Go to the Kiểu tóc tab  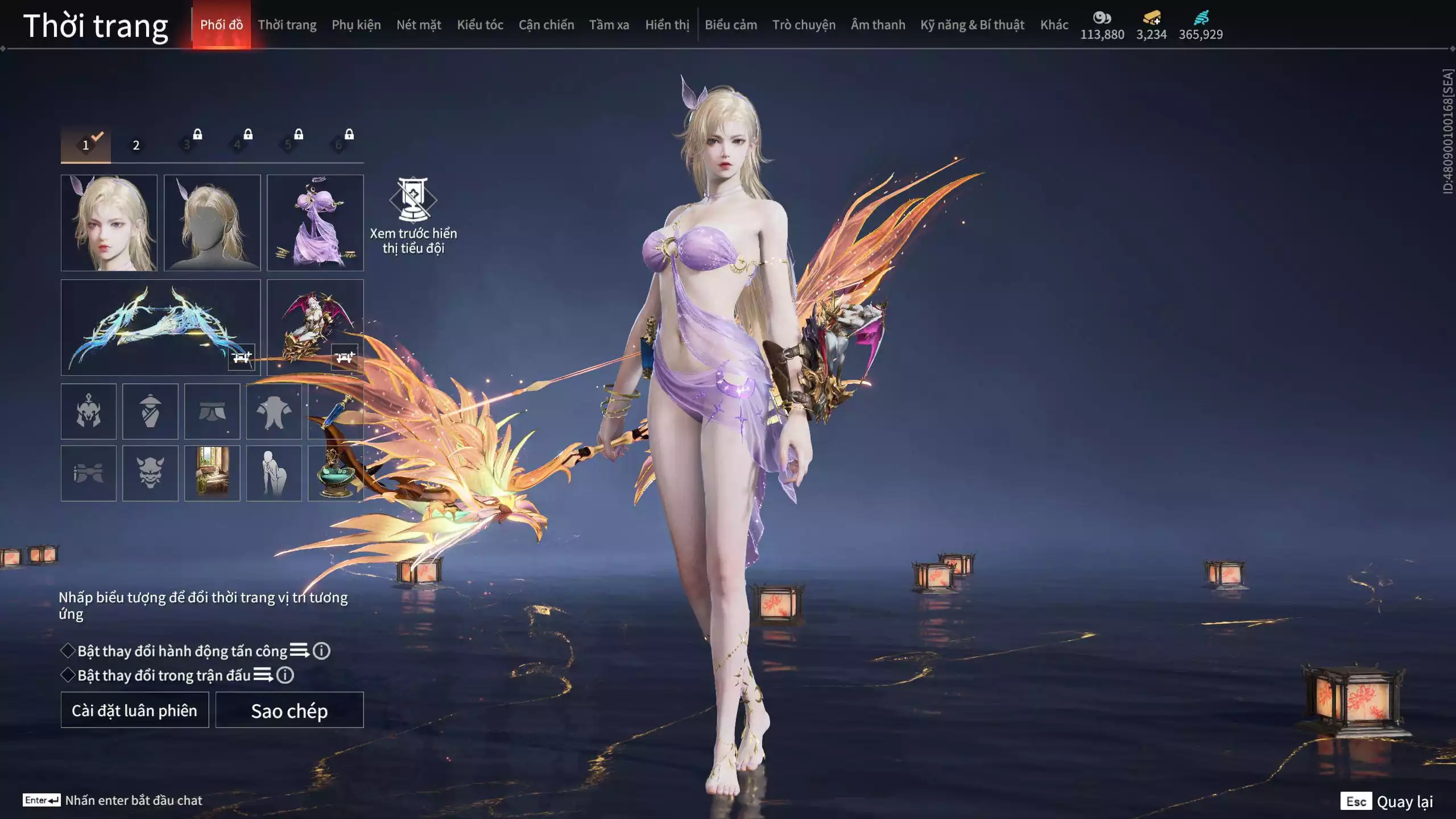480,25
